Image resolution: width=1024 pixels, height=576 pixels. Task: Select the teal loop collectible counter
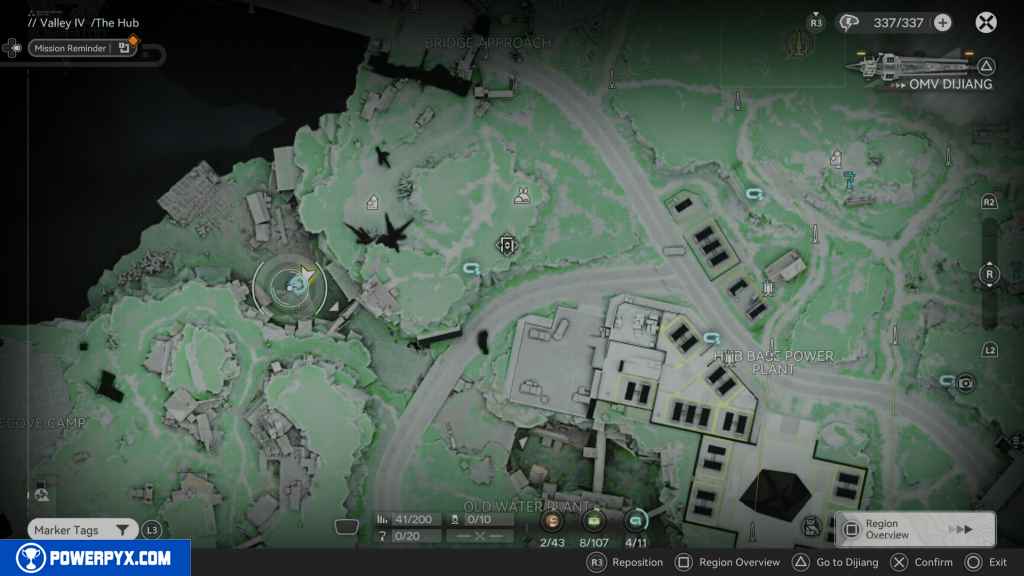[635, 520]
